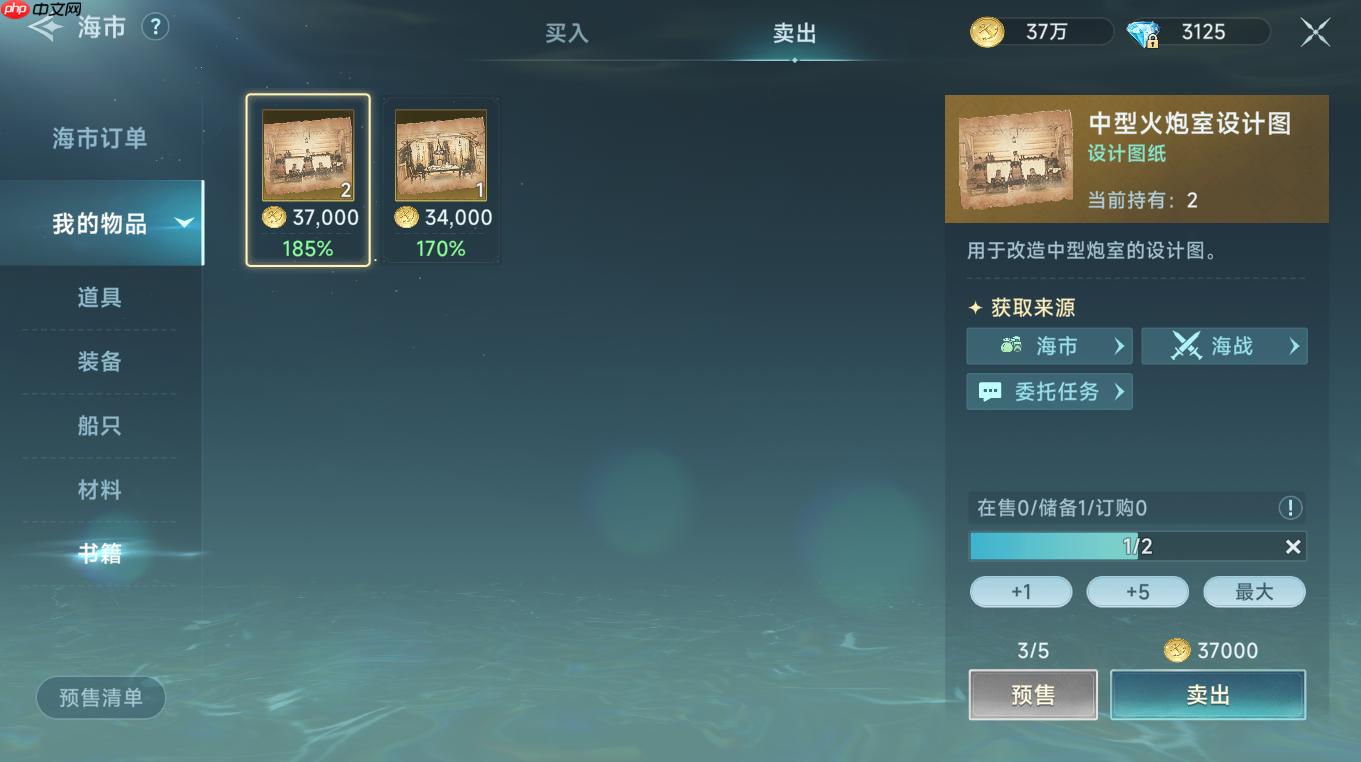1361x762 pixels.
Task: Open the help question mark icon
Action: [155, 27]
